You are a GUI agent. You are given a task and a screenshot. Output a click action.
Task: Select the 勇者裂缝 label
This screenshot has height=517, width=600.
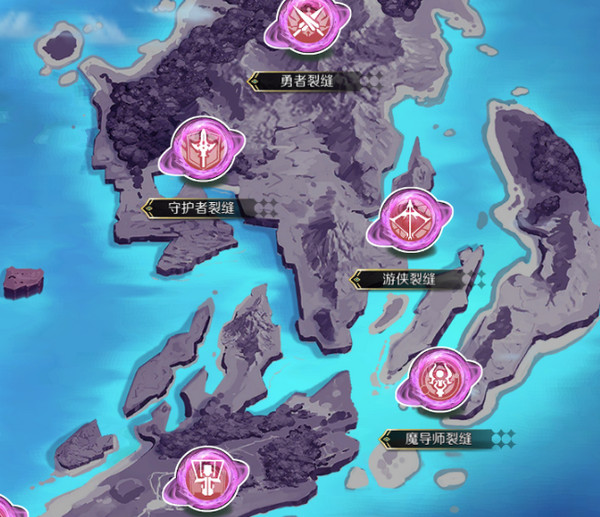(x=300, y=81)
